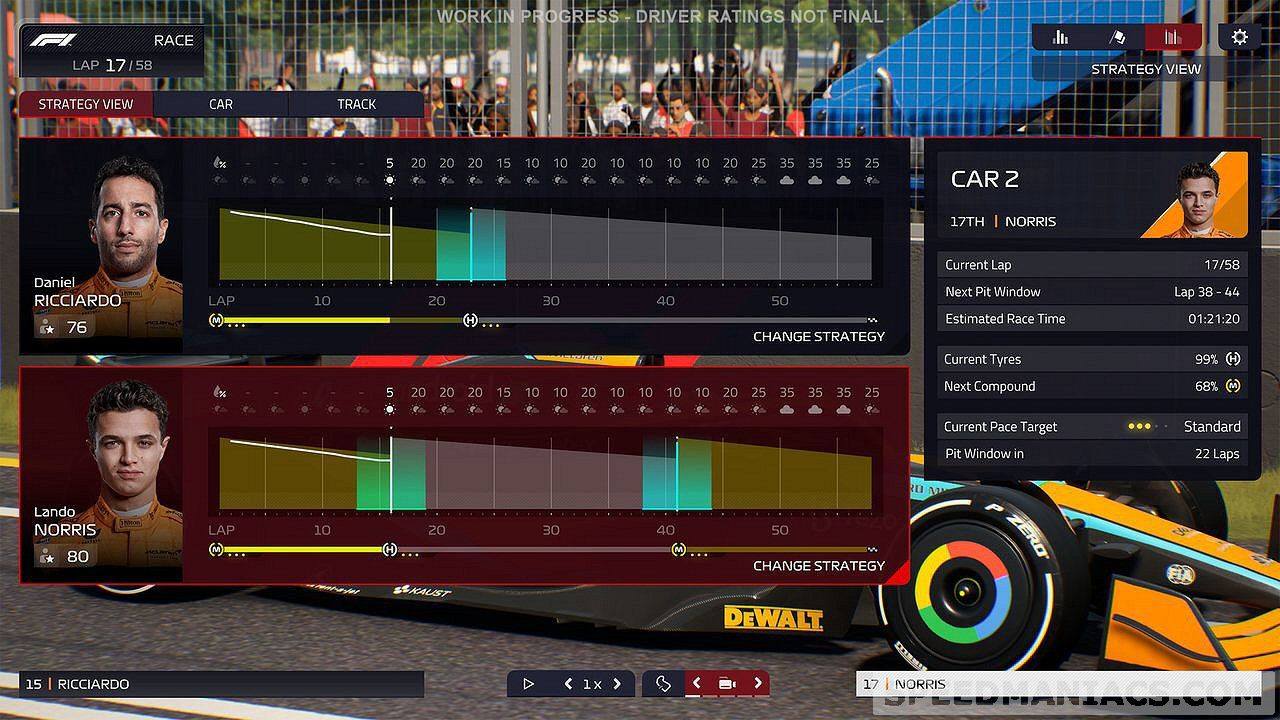Focus on Ricciardo's position bar at bottom
The height and width of the screenshot is (720, 1280).
[222, 684]
